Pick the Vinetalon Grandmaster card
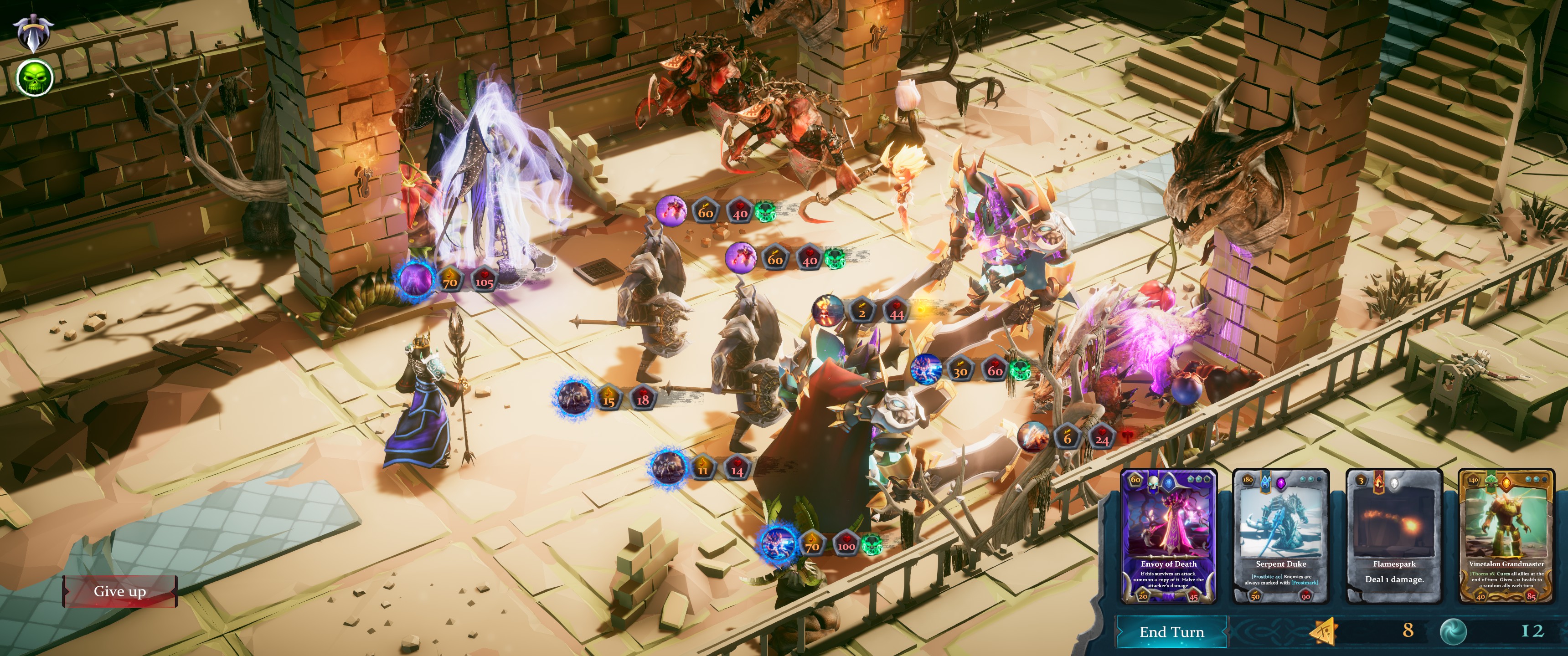1568x656 pixels. tap(1506, 537)
